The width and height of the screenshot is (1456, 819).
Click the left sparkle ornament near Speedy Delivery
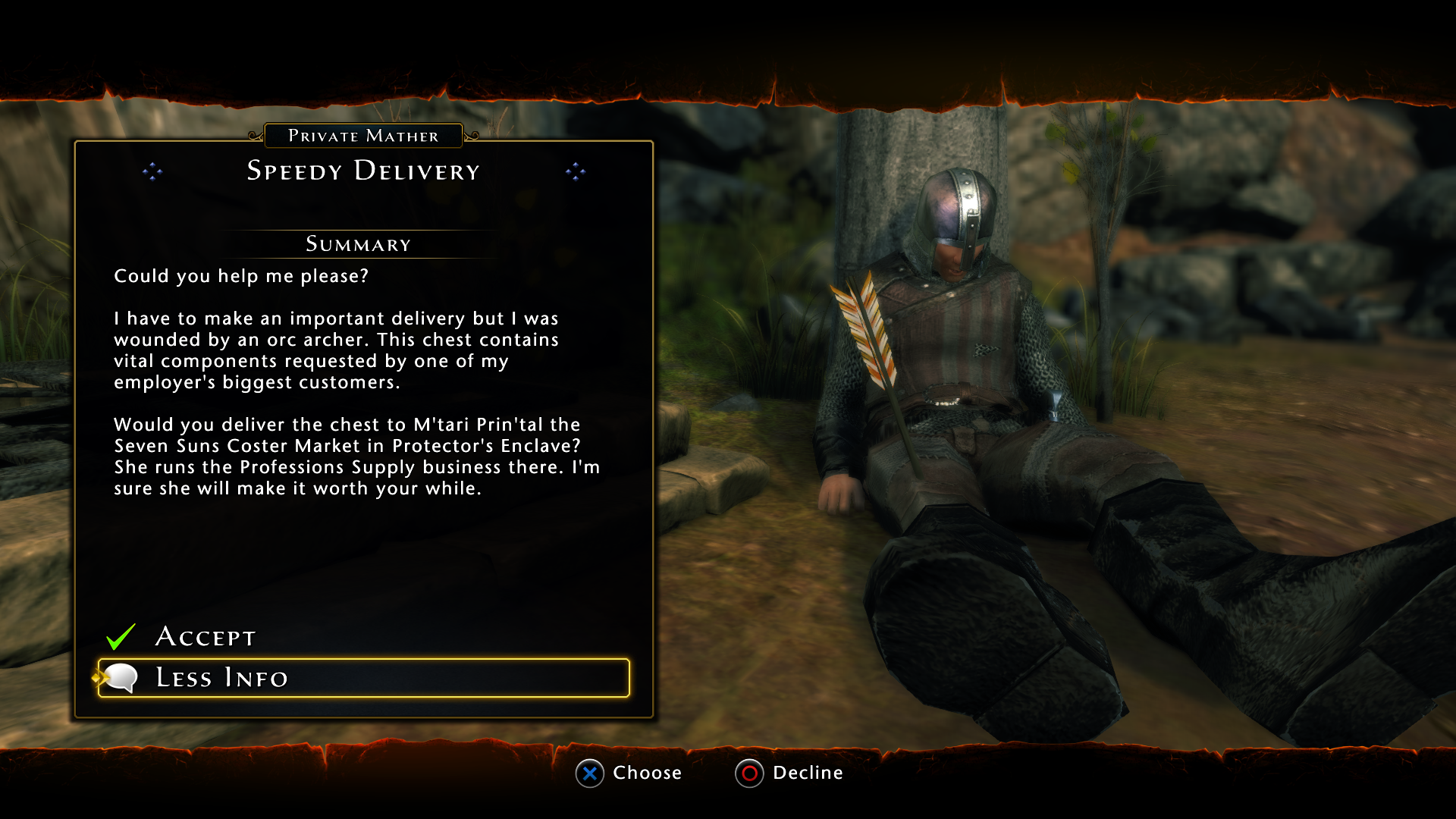point(154,172)
